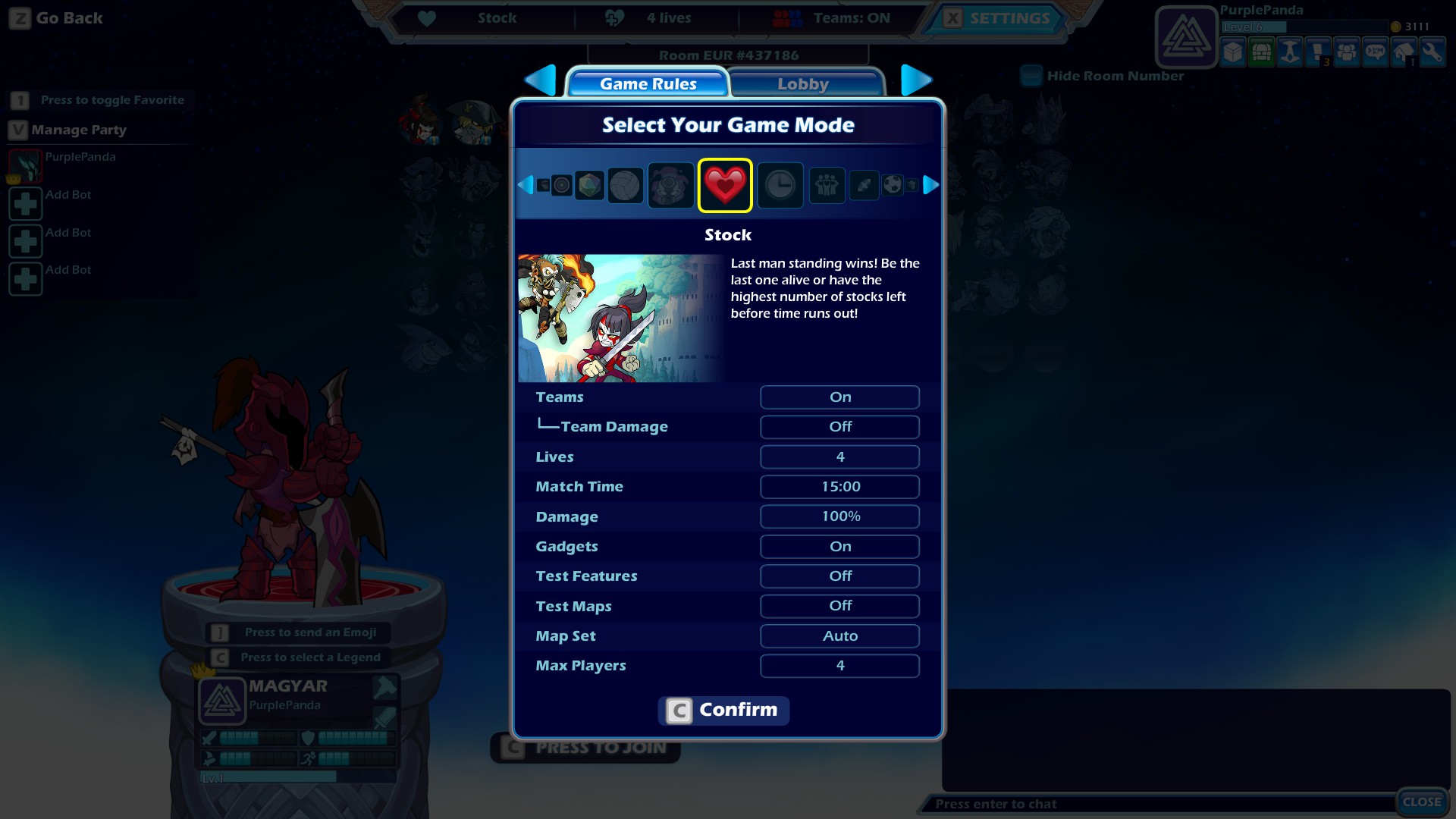
Task: Select the Game Rules tab
Action: coord(648,83)
